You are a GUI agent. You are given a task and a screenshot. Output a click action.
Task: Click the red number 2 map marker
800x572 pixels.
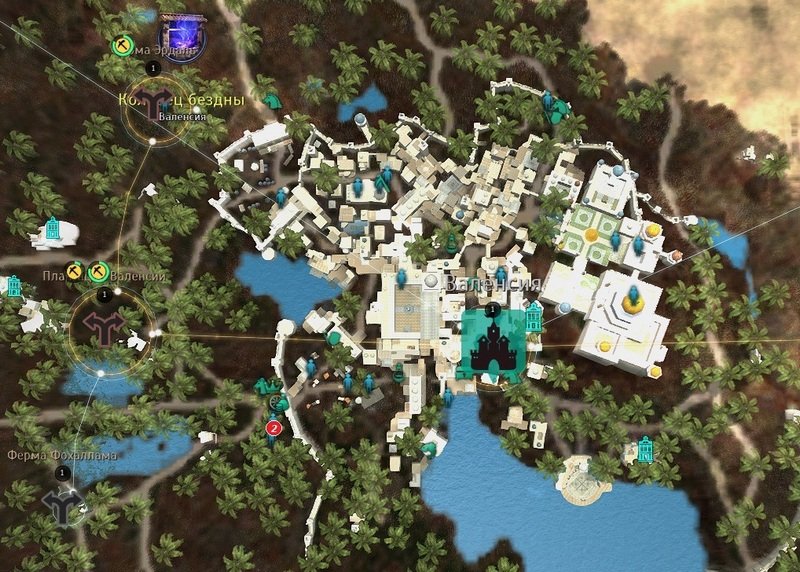click(272, 428)
